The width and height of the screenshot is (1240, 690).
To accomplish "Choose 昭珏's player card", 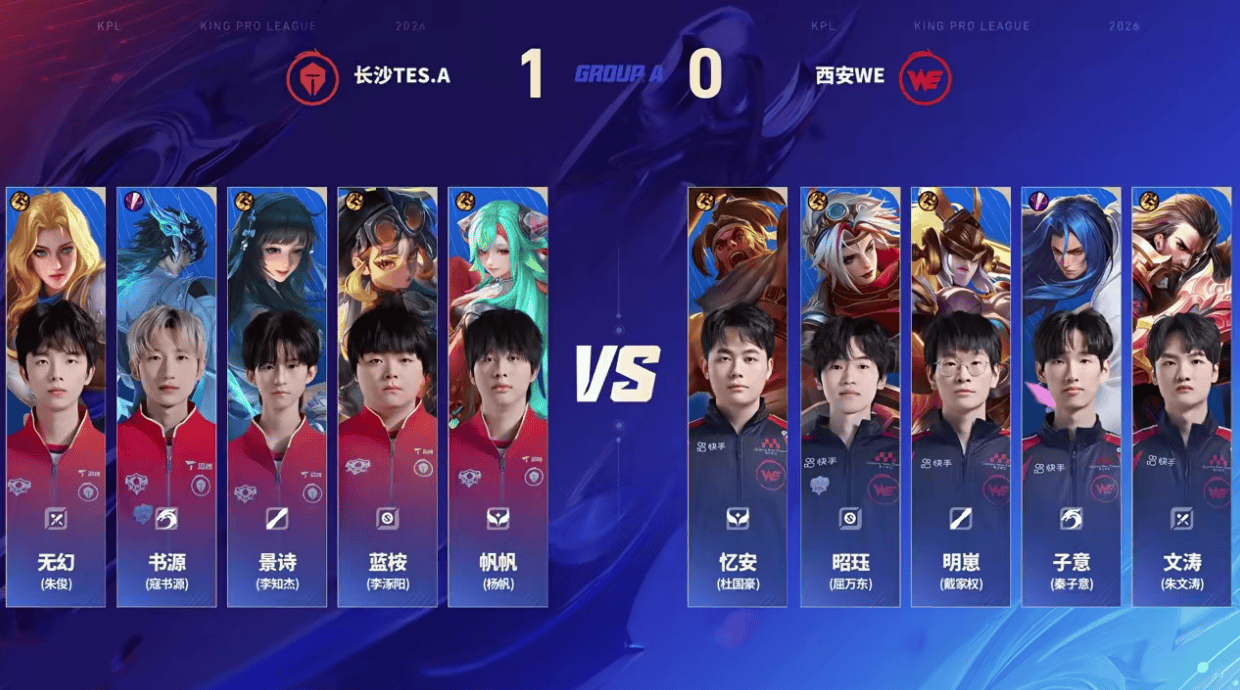I will (x=850, y=397).
